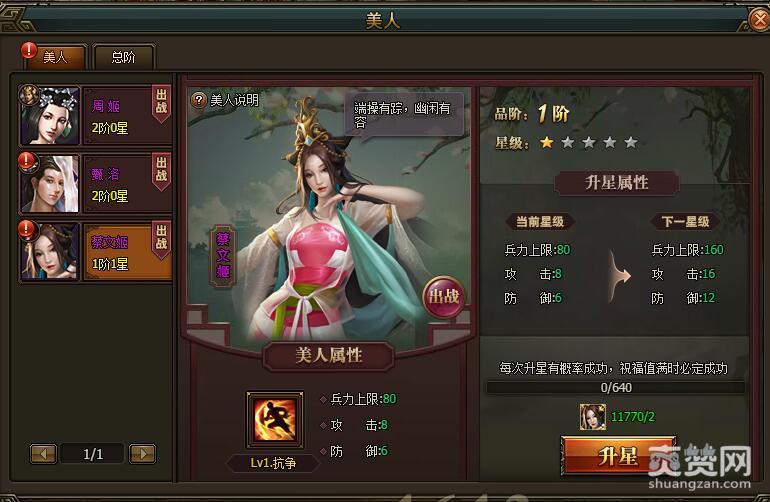Switch to the 总阶 tab
Image resolution: width=770 pixels, height=502 pixels.
123,57
